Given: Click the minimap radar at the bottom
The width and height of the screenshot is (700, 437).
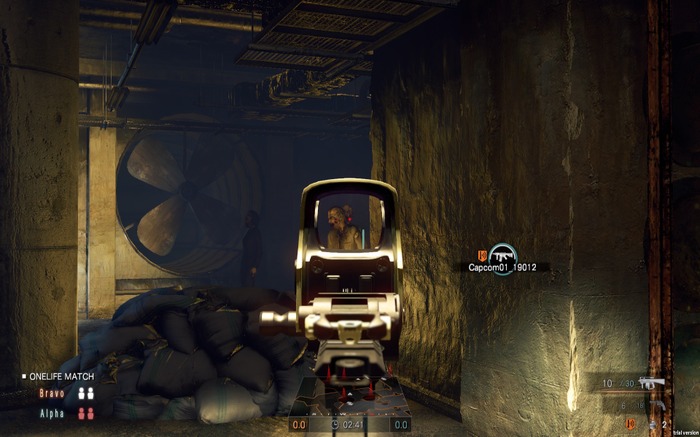Looking at the screenshot, I should [x=349, y=400].
